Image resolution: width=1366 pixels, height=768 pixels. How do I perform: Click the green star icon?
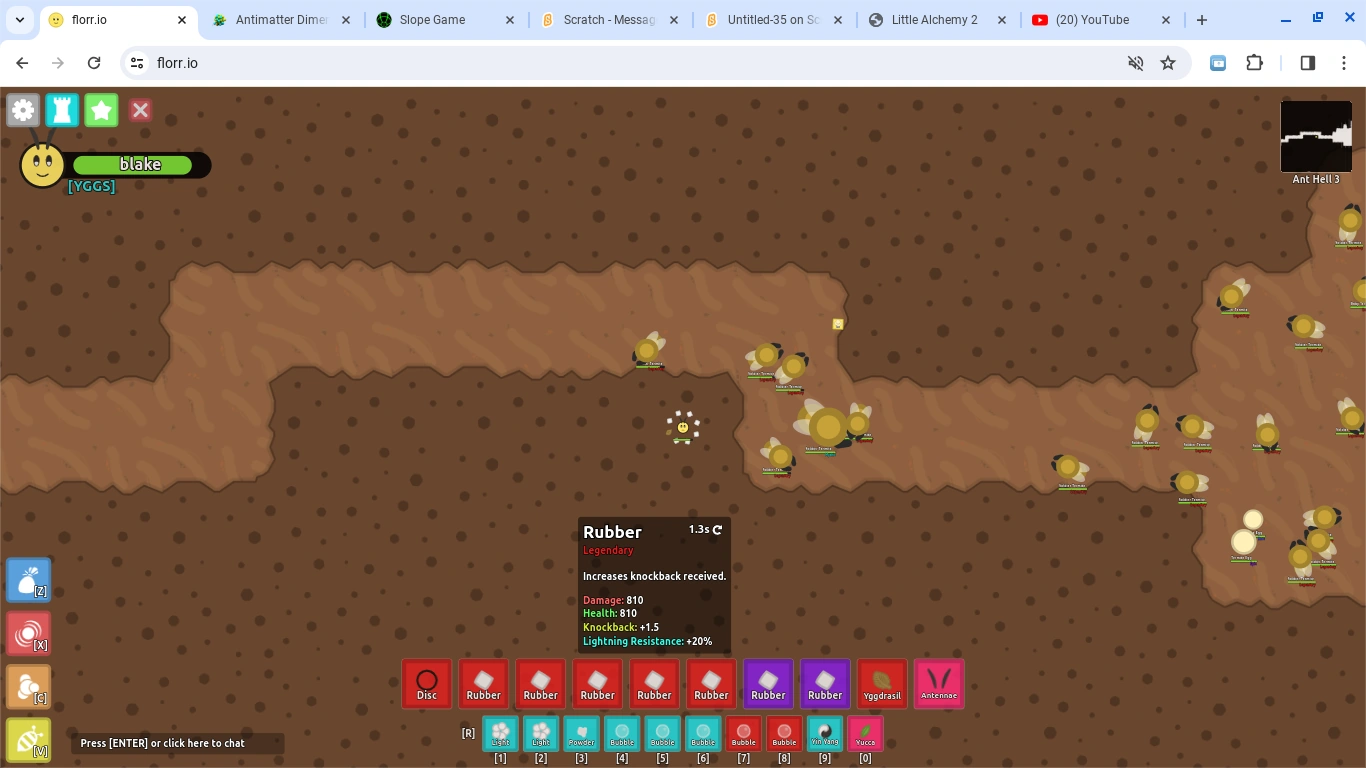click(x=101, y=110)
